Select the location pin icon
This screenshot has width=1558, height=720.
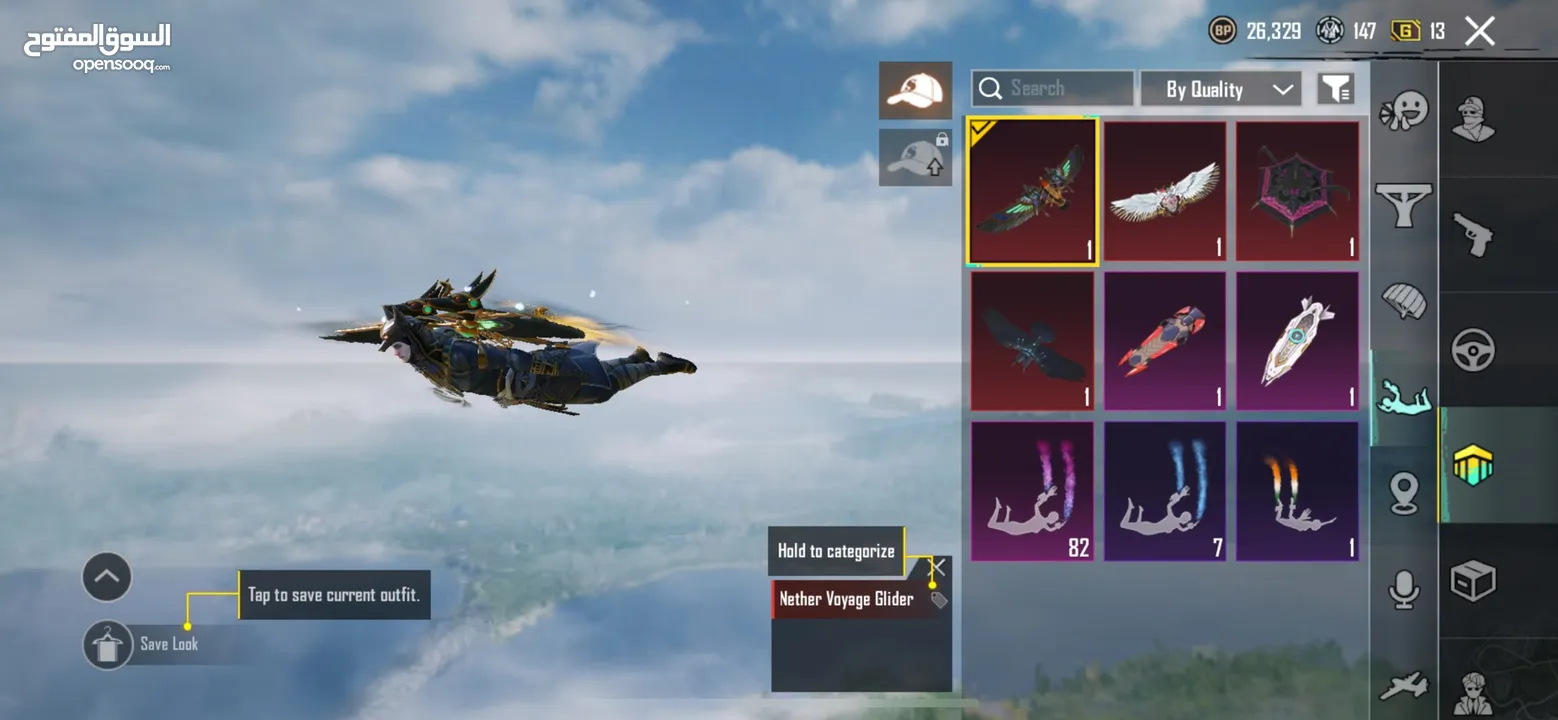1404,492
